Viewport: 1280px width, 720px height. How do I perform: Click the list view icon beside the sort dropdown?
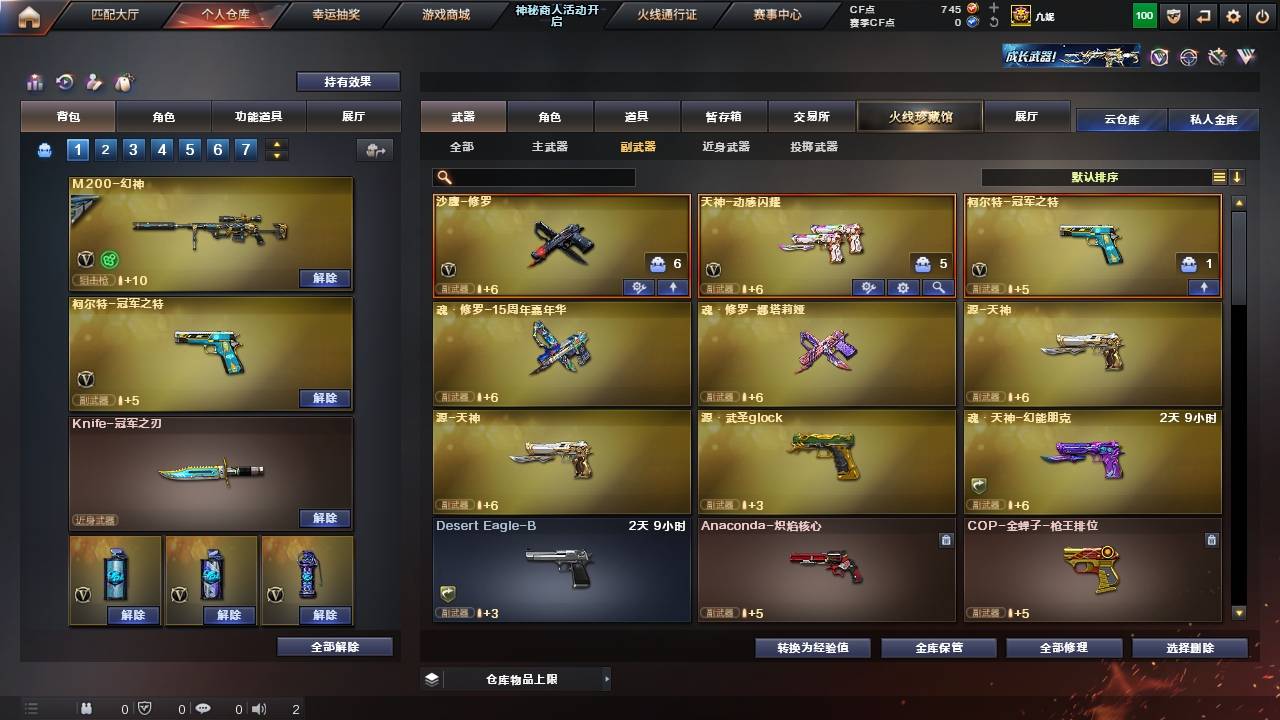pos(1218,176)
